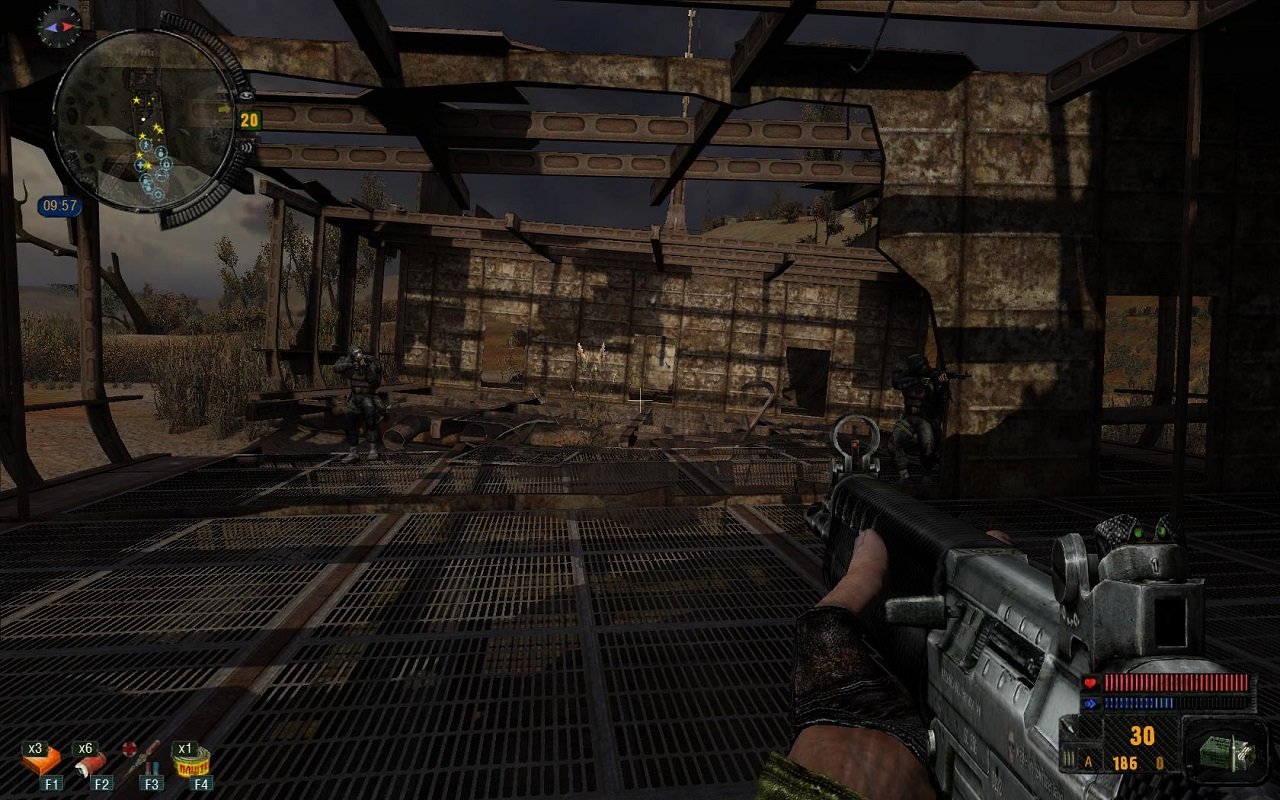The image size is (1280, 800).
Task: Click the compass dial above the minimap
Action: click(59, 25)
